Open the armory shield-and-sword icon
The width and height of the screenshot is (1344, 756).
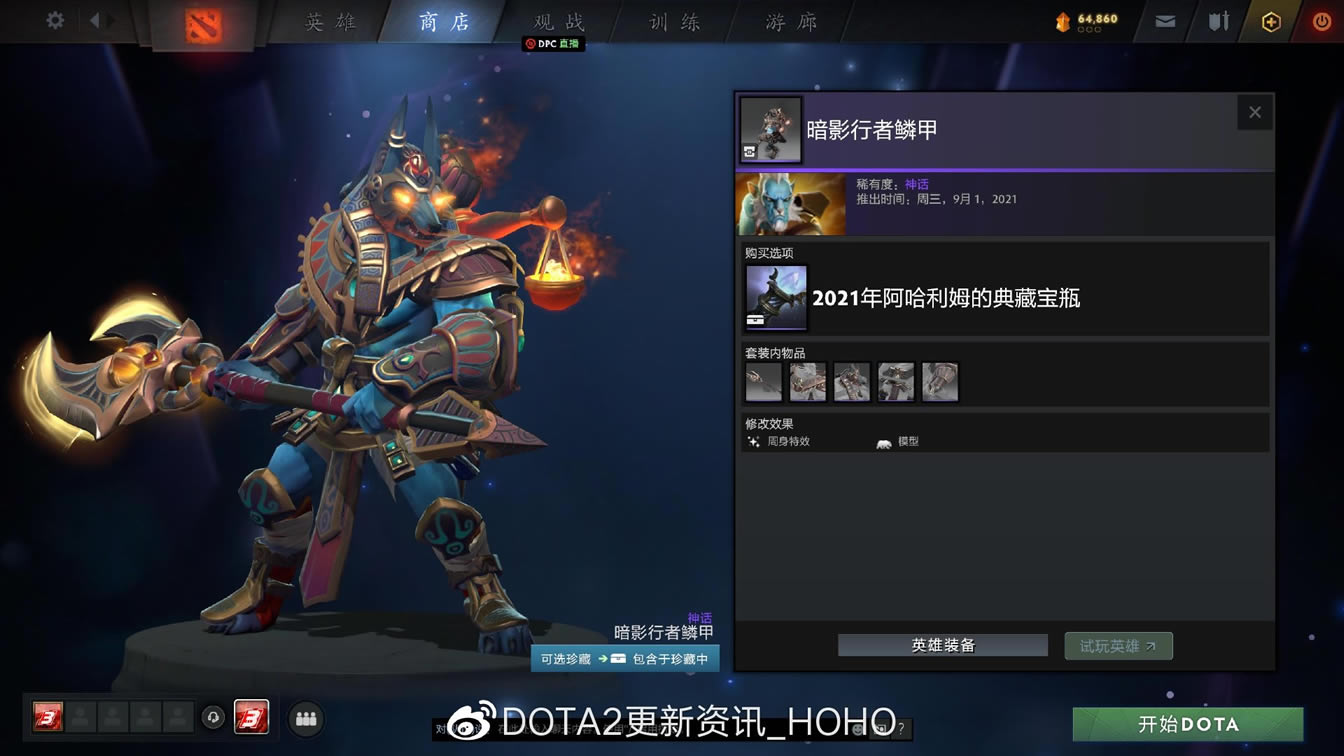click(x=1219, y=19)
